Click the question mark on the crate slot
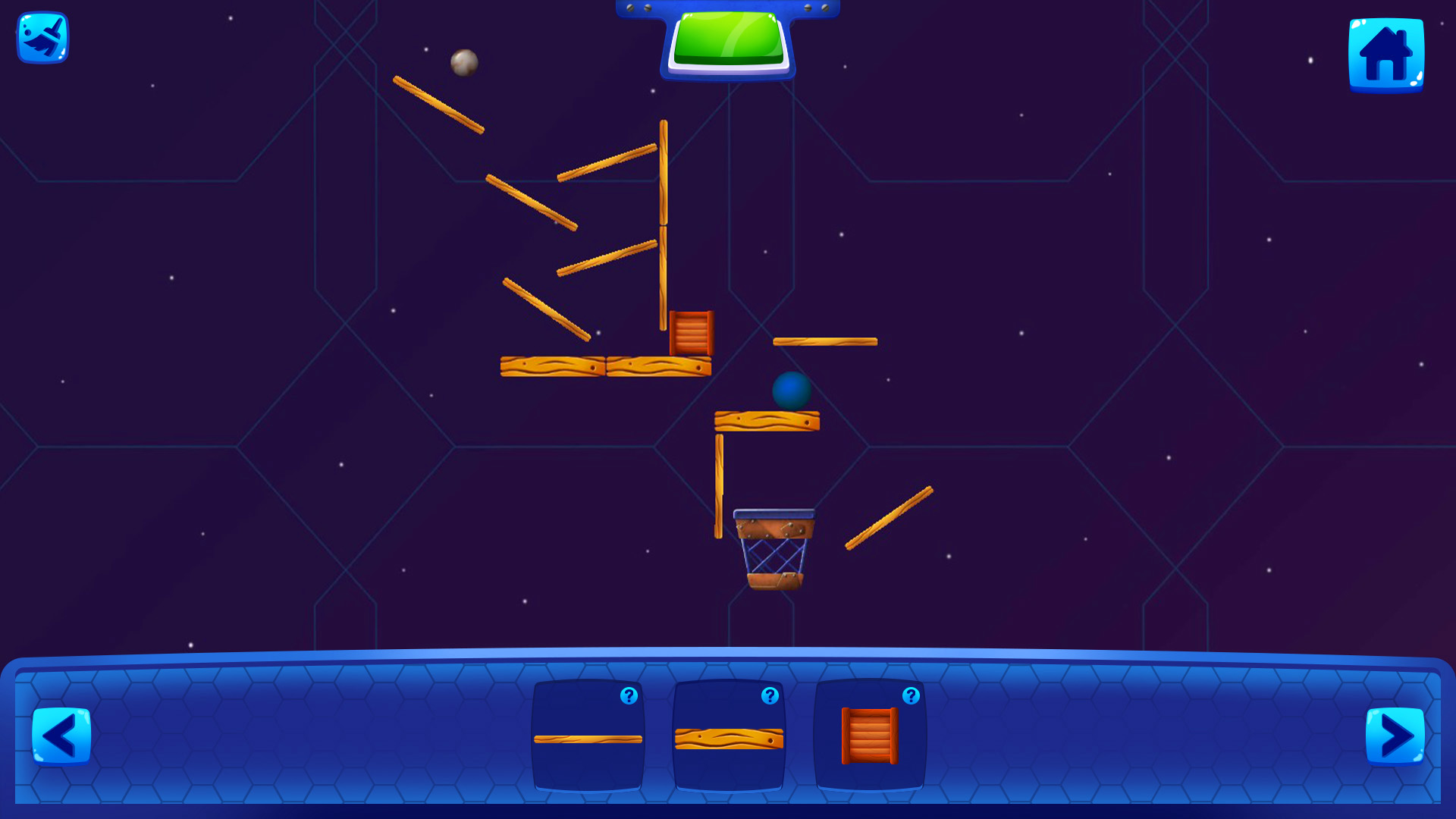Screen dimensions: 1456x819 pyautogui.click(x=911, y=695)
